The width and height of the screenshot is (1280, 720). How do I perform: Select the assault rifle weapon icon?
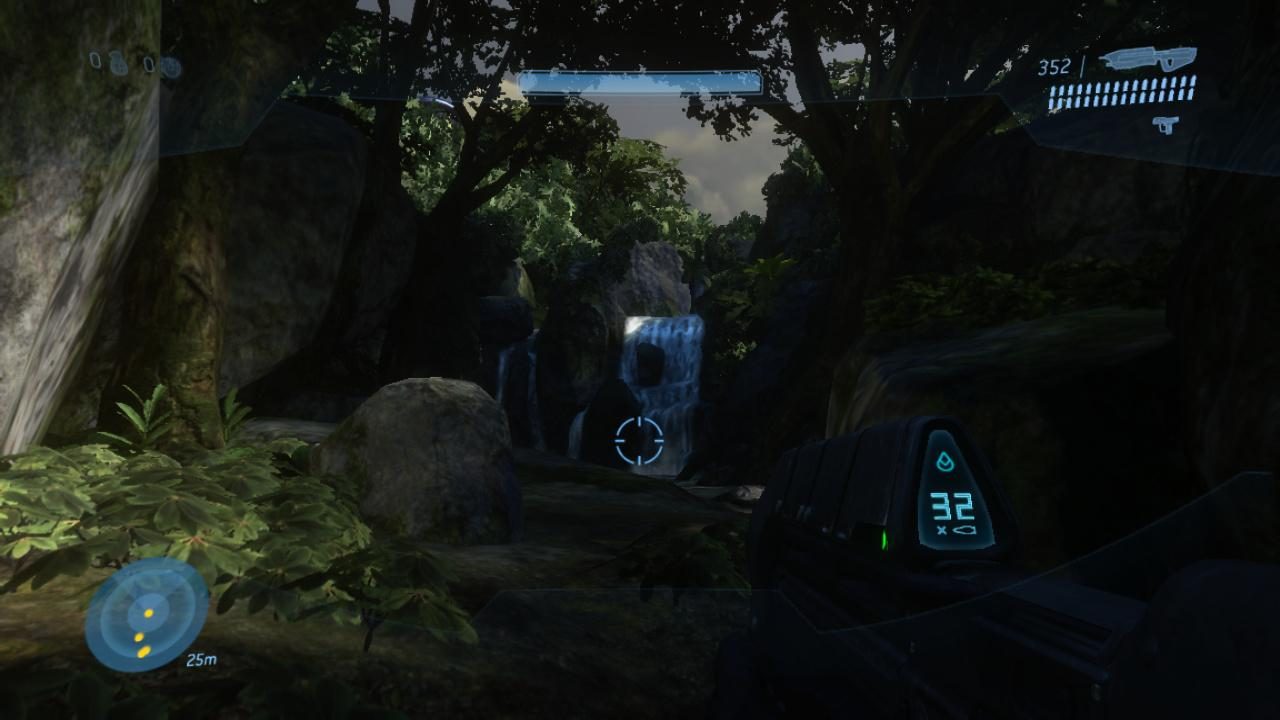(x=1150, y=60)
